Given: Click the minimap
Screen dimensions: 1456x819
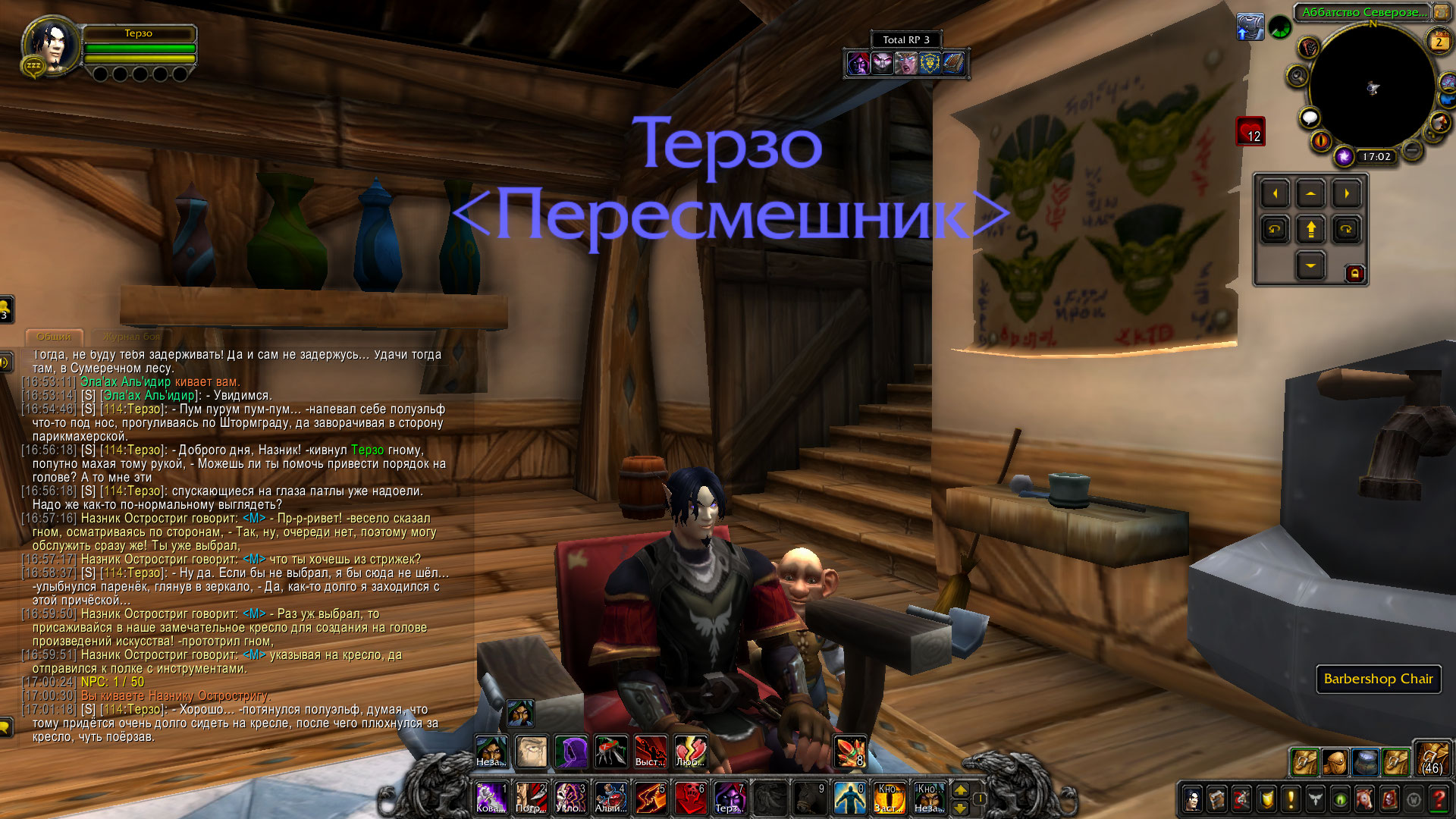Looking at the screenshot, I should (x=1372, y=88).
